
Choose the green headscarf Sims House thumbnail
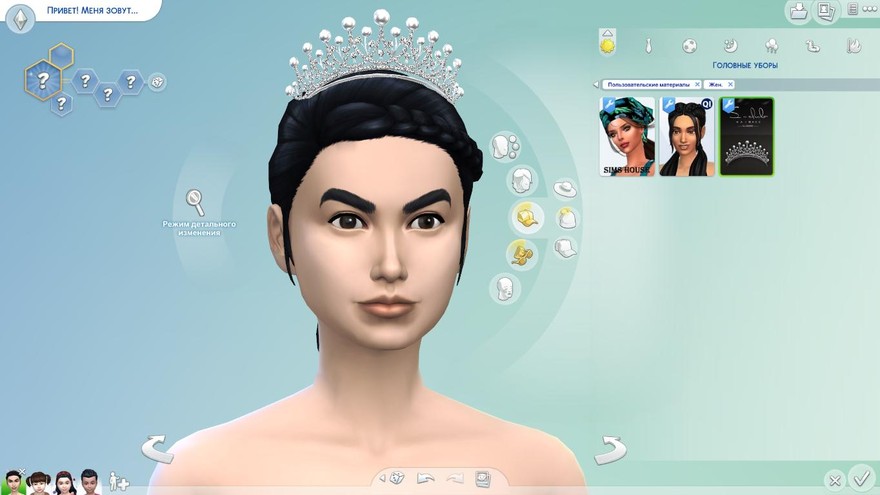(x=627, y=136)
